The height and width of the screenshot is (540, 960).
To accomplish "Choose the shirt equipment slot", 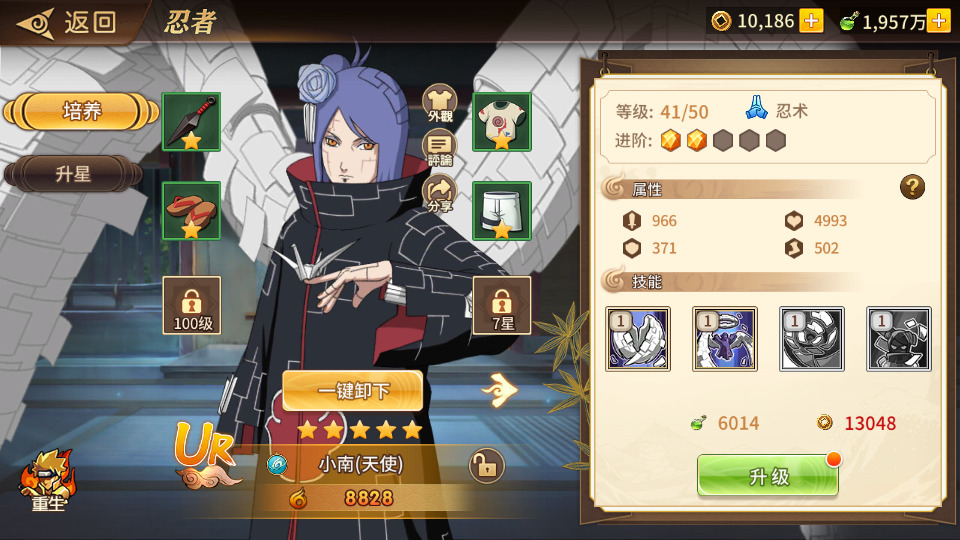I will (501, 122).
